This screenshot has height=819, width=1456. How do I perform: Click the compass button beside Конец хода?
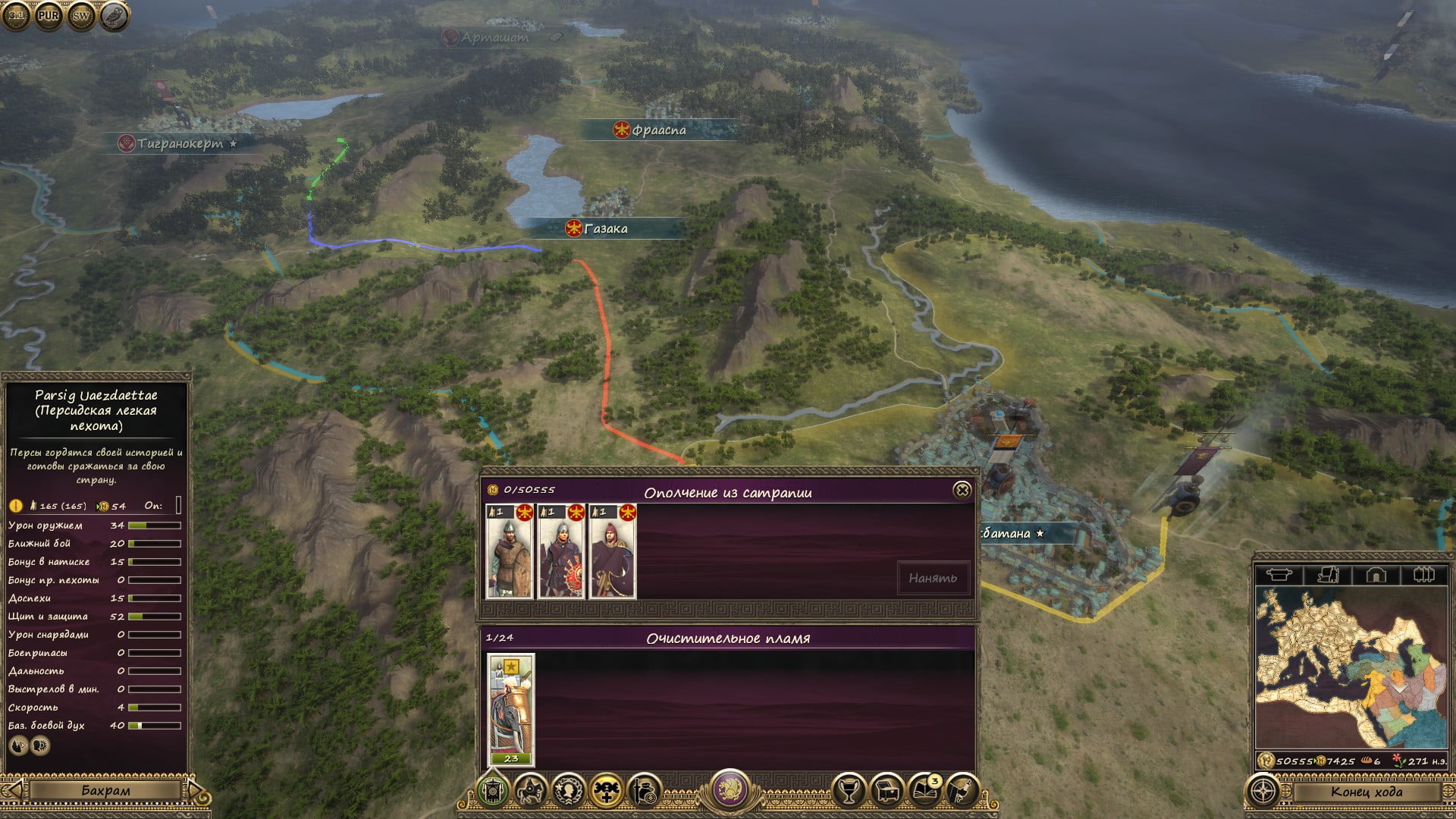click(1263, 792)
